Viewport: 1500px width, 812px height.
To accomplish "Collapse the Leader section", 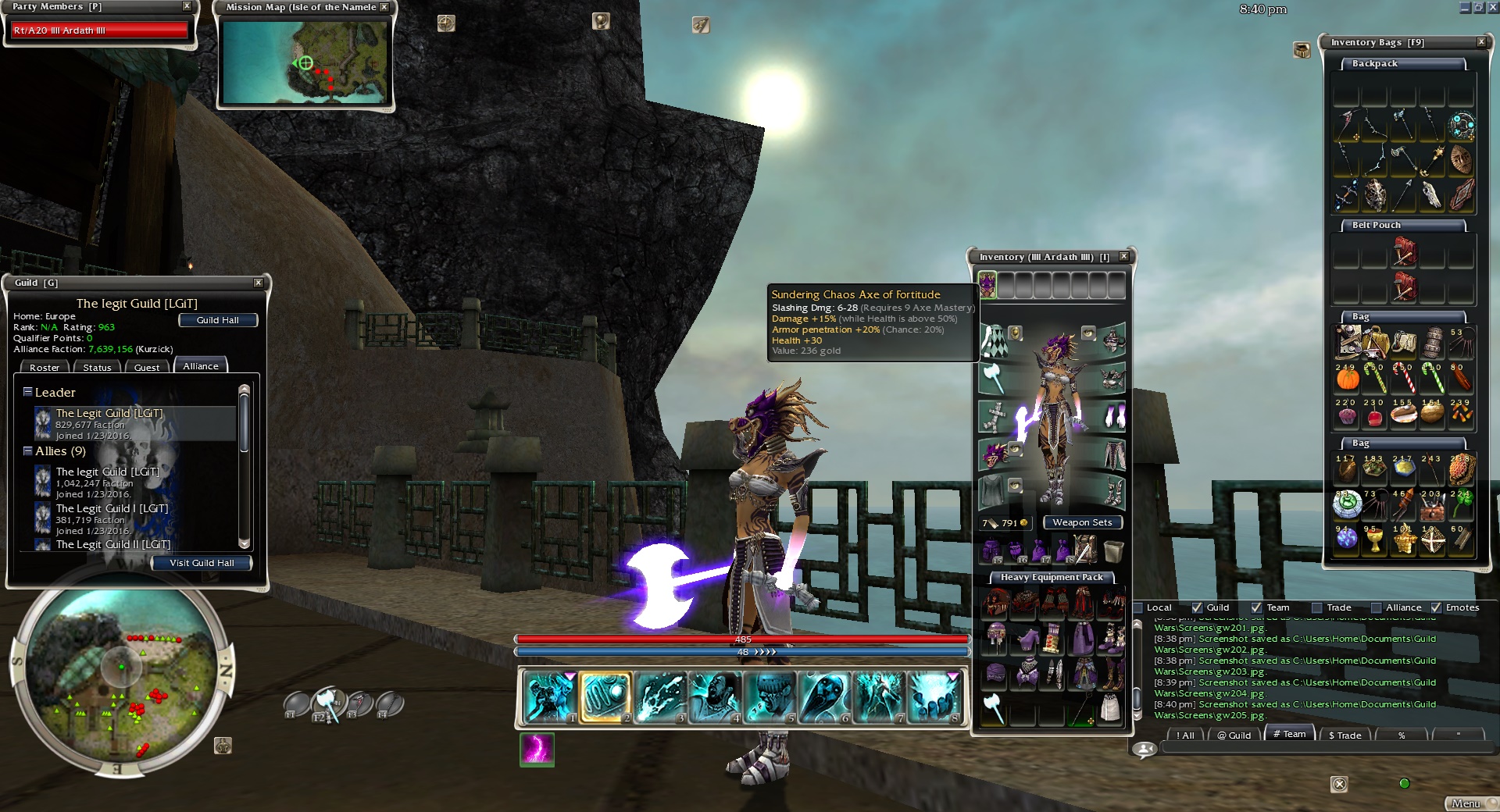I will point(27,392).
